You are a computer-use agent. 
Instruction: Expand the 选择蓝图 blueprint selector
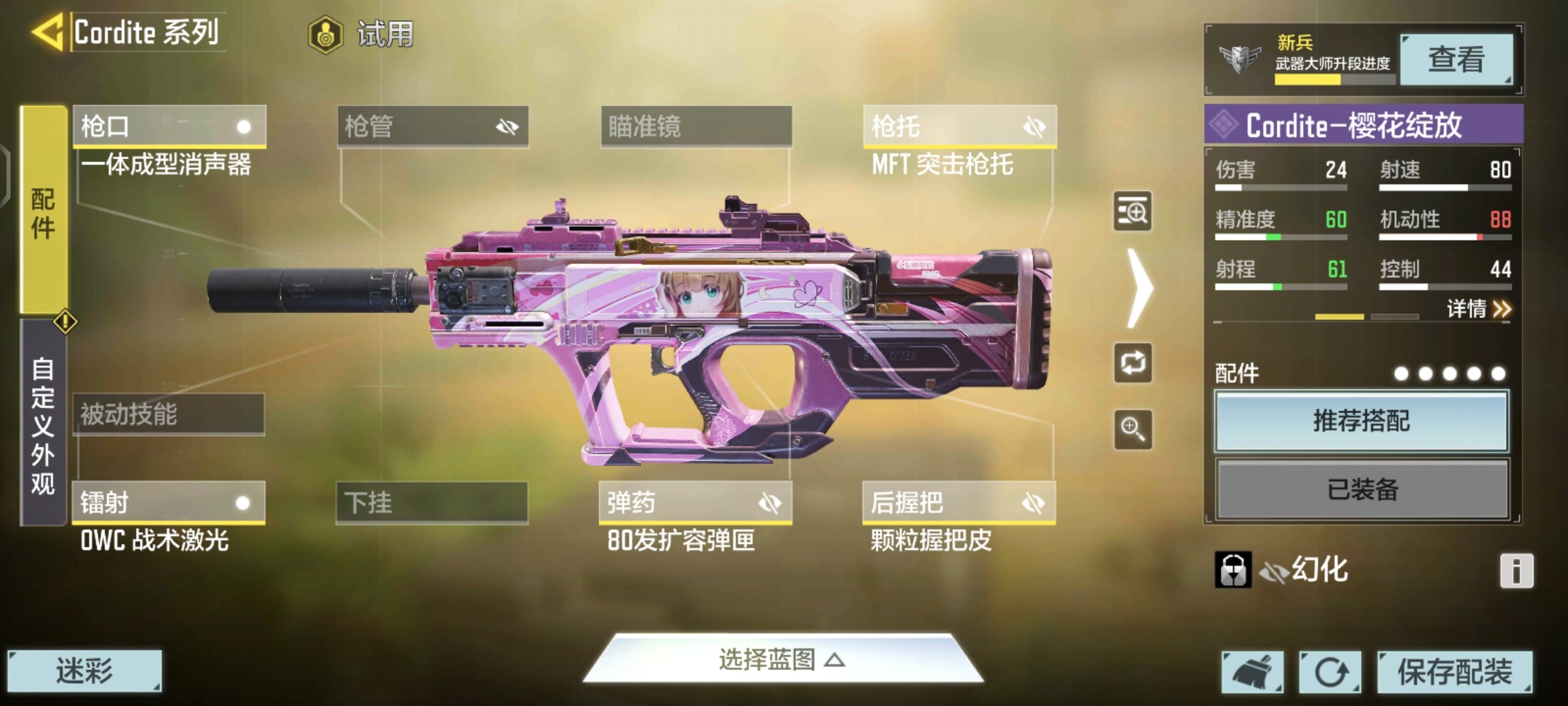[782, 660]
